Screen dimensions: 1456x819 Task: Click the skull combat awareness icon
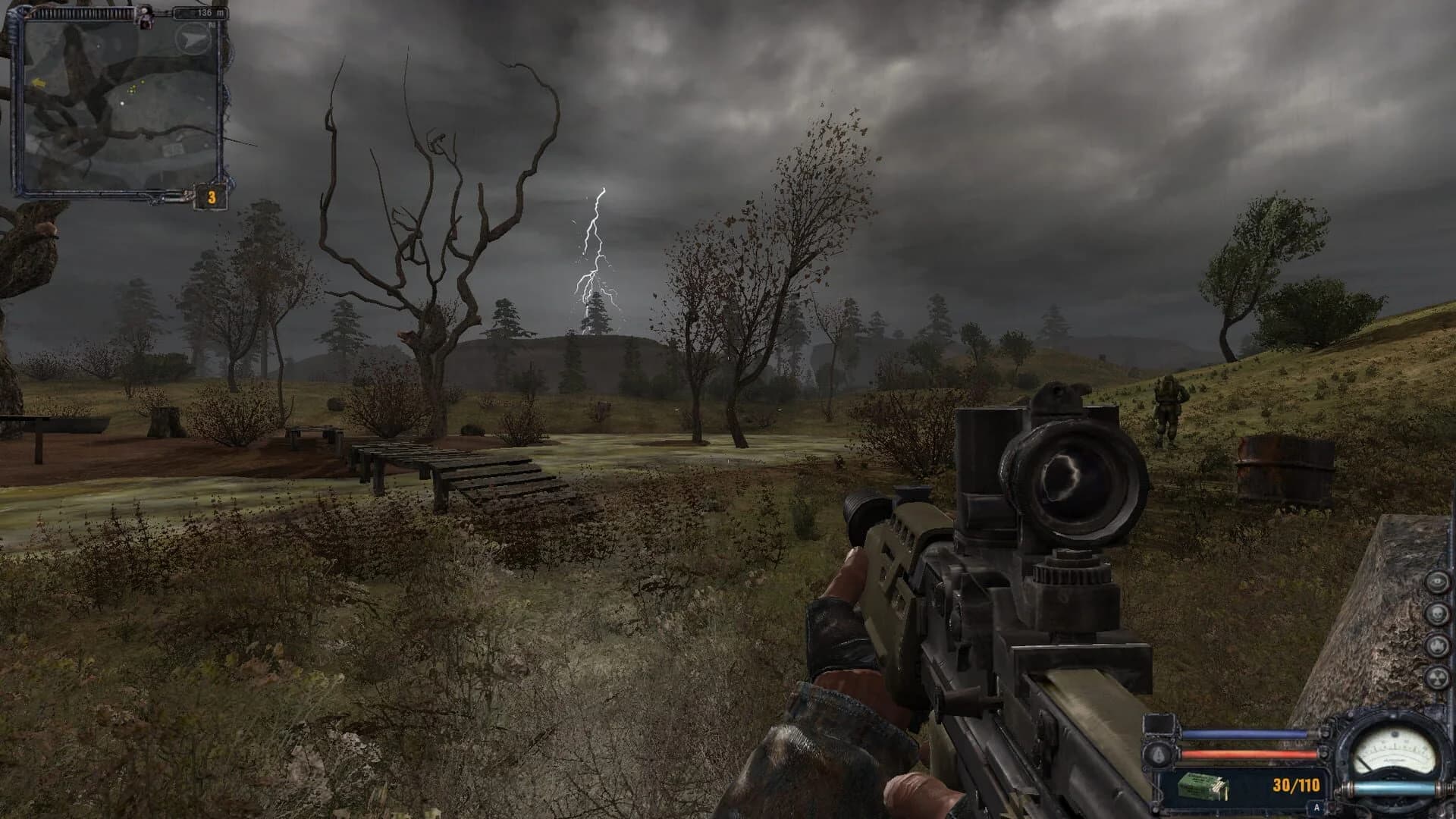(1437, 613)
